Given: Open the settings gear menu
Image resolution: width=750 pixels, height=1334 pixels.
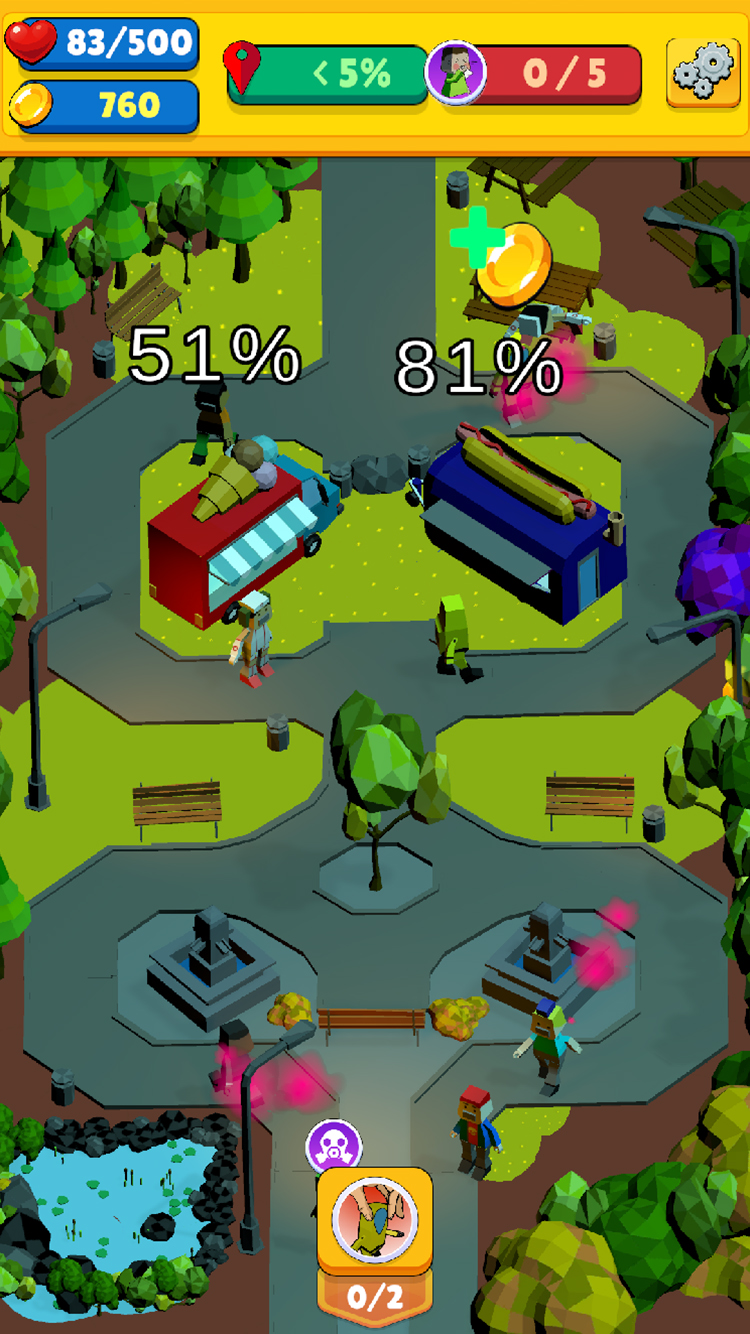Looking at the screenshot, I should (x=702, y=73).
